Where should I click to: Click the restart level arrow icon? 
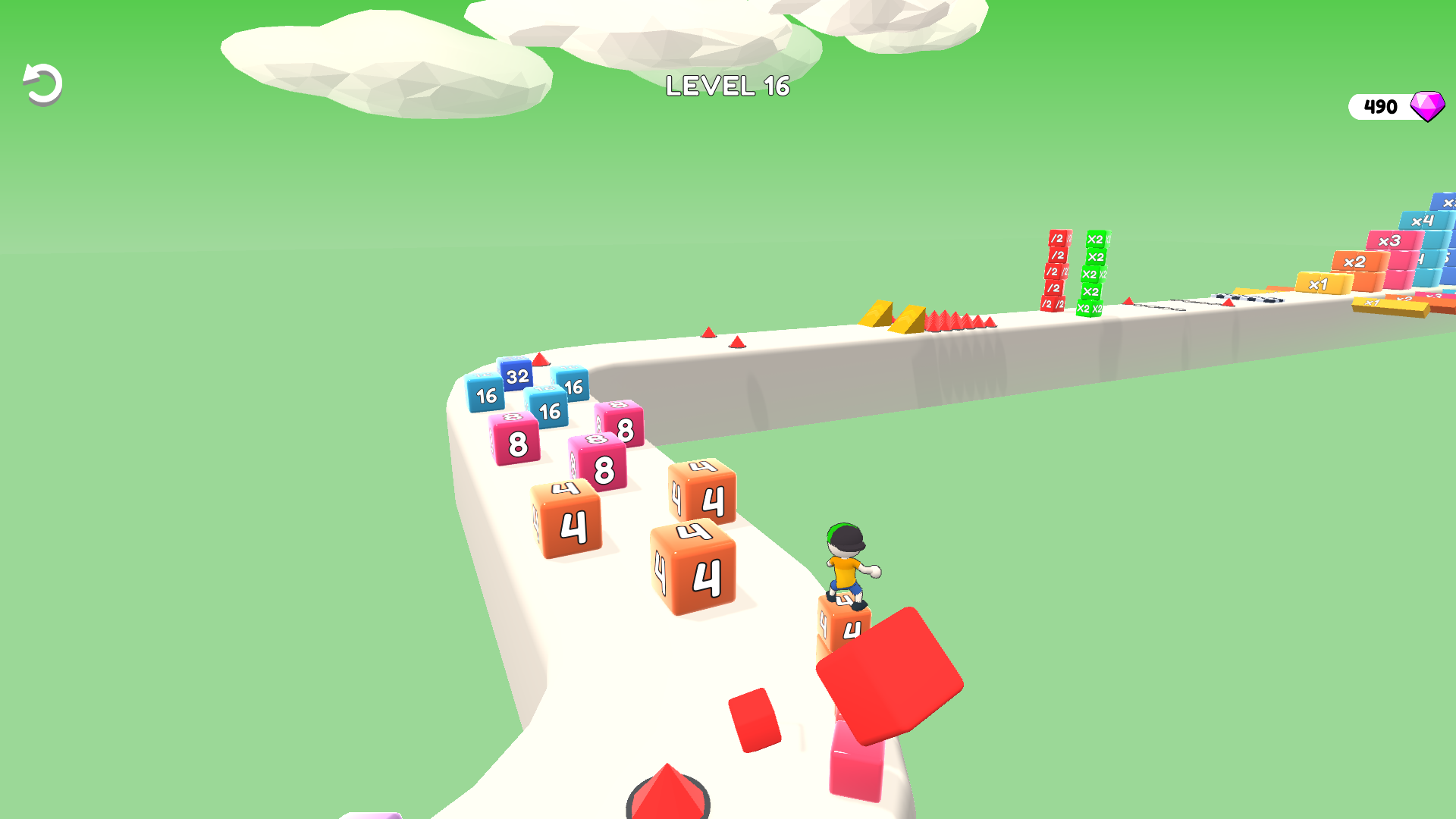pos(42,83)
